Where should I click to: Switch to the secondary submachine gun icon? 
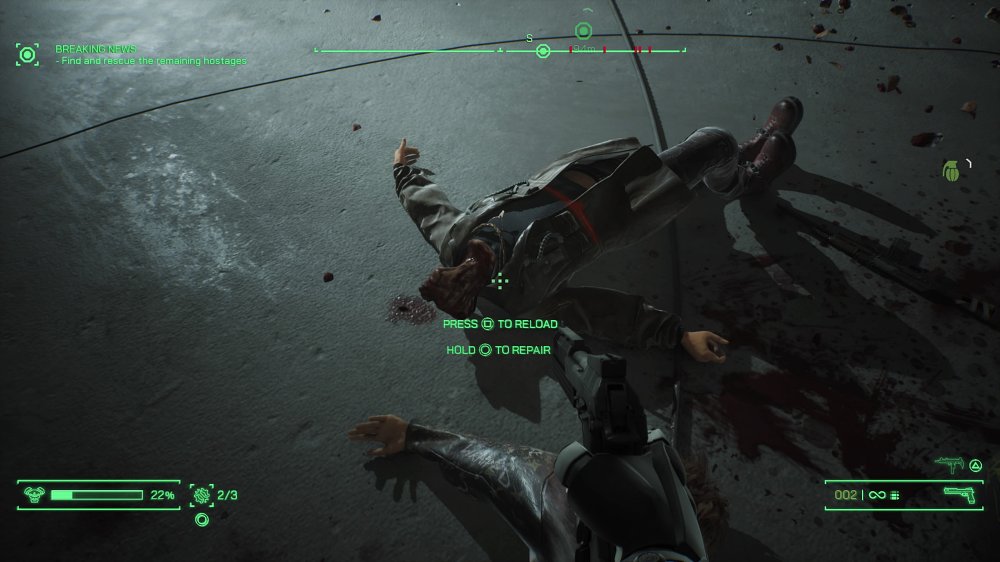point(946,464)
